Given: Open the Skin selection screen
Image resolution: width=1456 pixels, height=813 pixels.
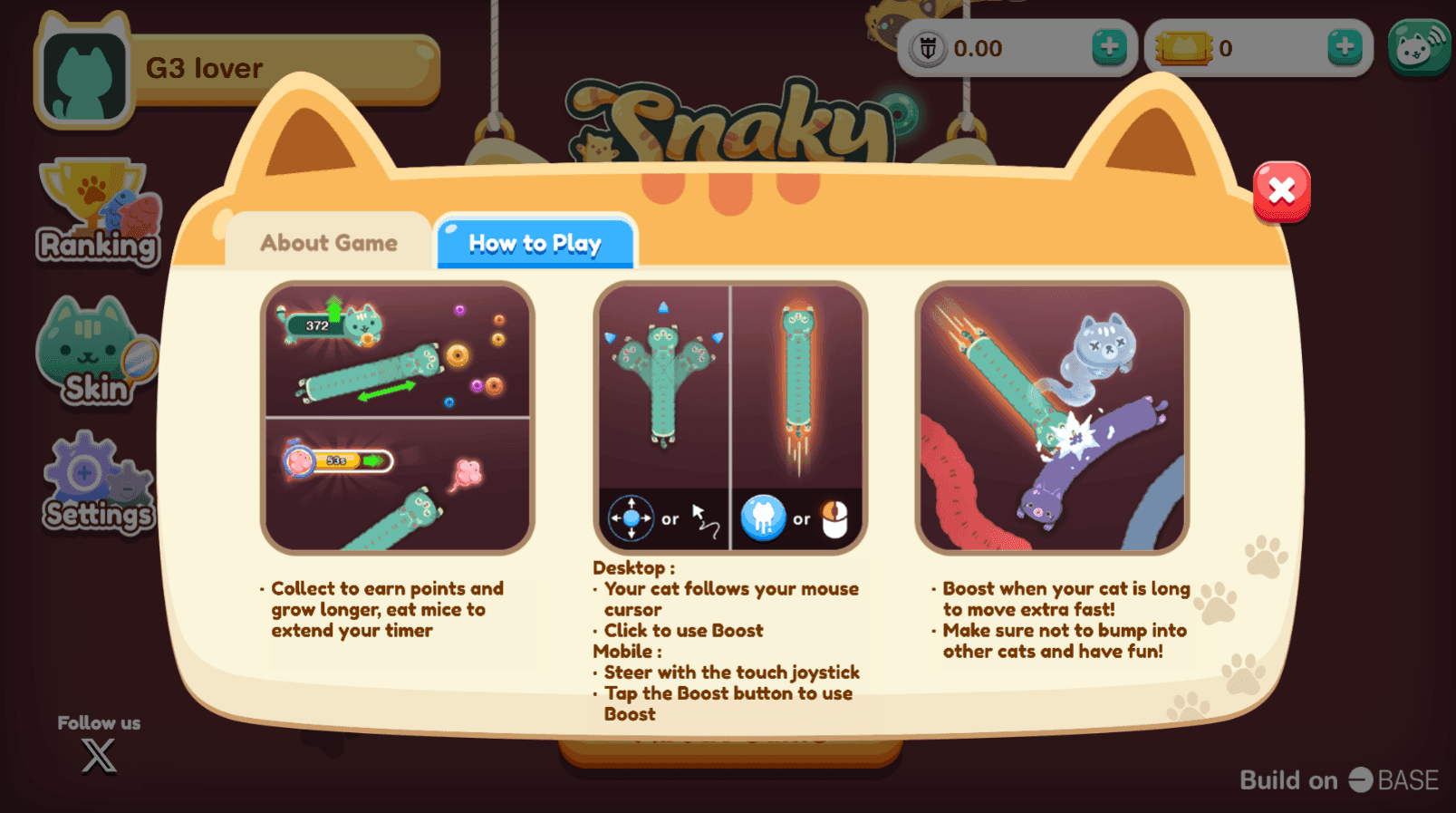Looking at the screenshot, I should (x=91, y=353).
